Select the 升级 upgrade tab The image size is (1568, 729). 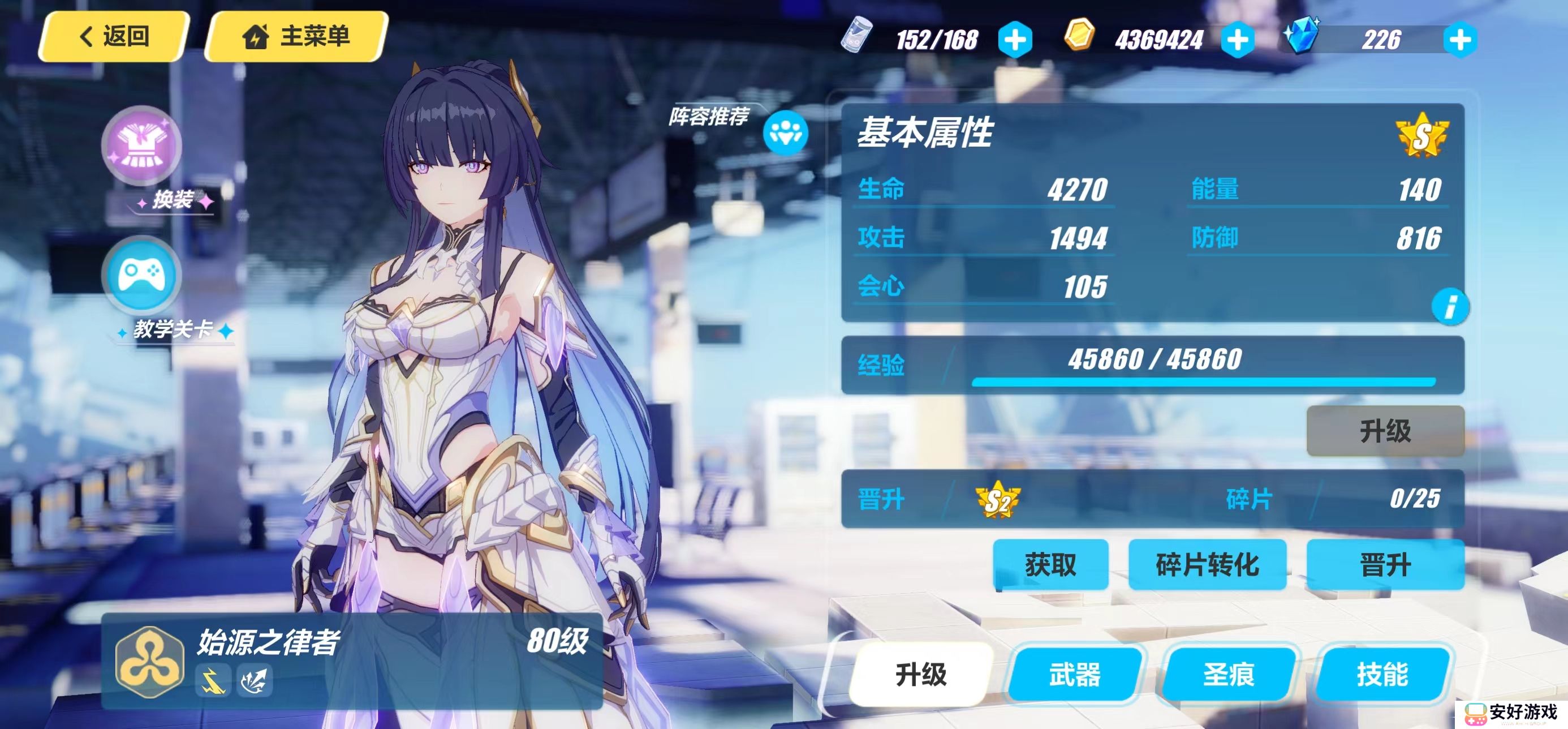(921, 674)
